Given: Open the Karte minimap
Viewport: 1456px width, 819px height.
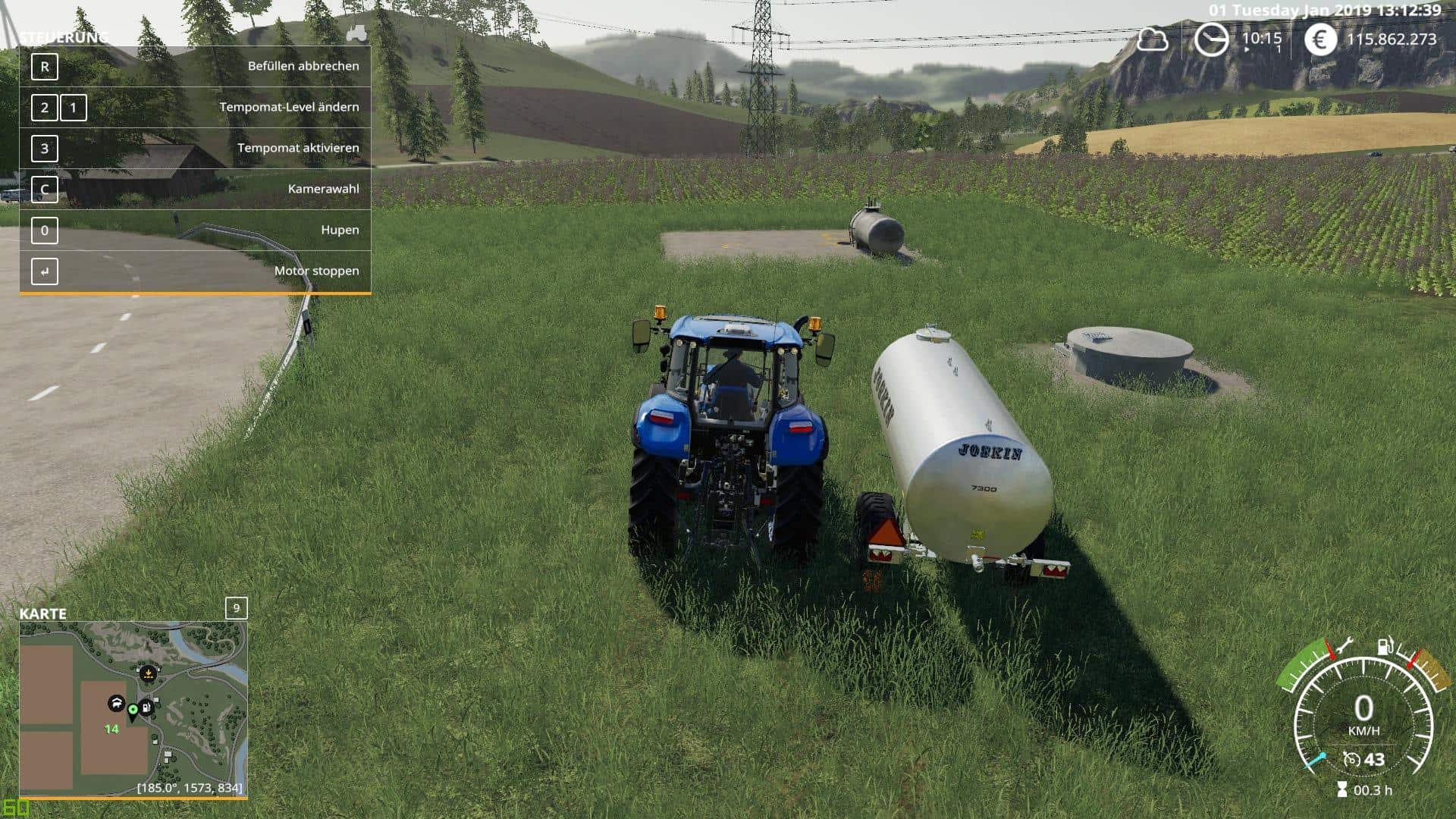Looking at the screenshot, I should [133, 709].
